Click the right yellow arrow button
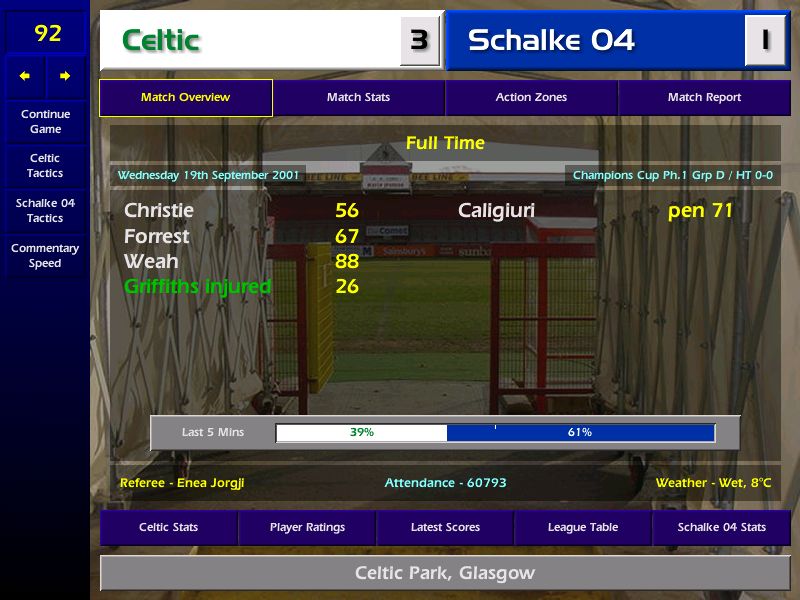Image resolution: width=800 pixels, height=600 pixels. click(65, 76)
